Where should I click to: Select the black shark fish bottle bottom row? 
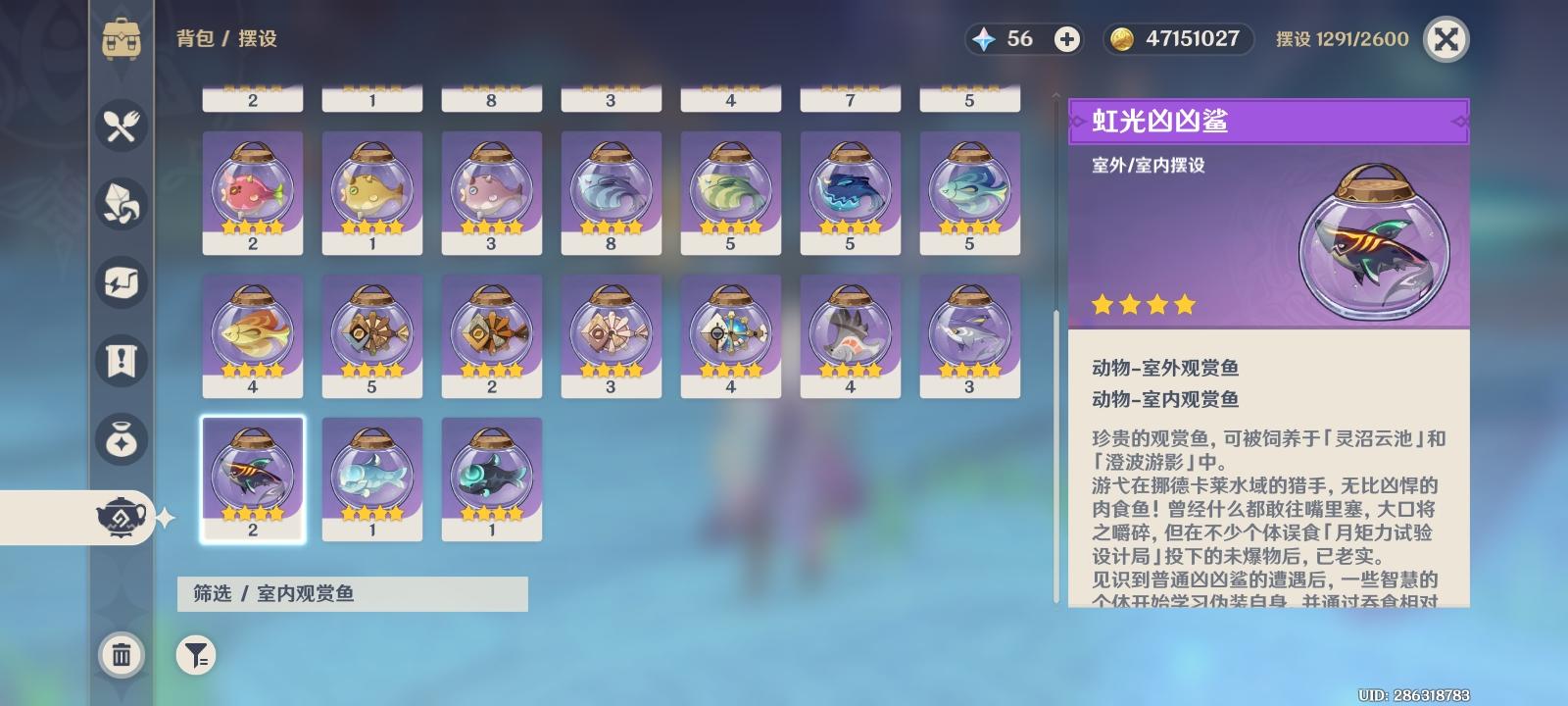tap(492, 478)
